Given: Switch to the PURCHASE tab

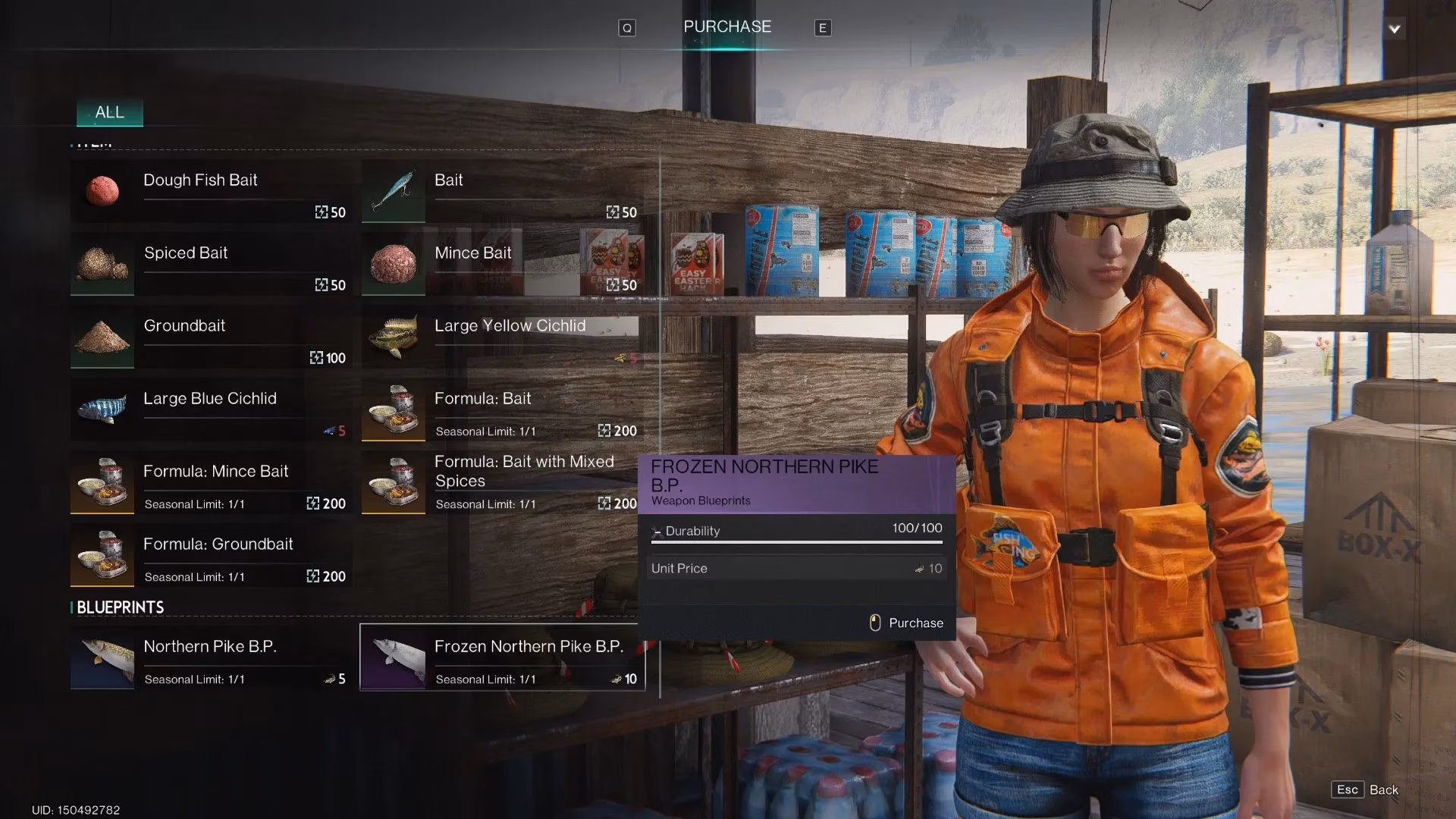Looking at the screenshot, I should 726,27.
